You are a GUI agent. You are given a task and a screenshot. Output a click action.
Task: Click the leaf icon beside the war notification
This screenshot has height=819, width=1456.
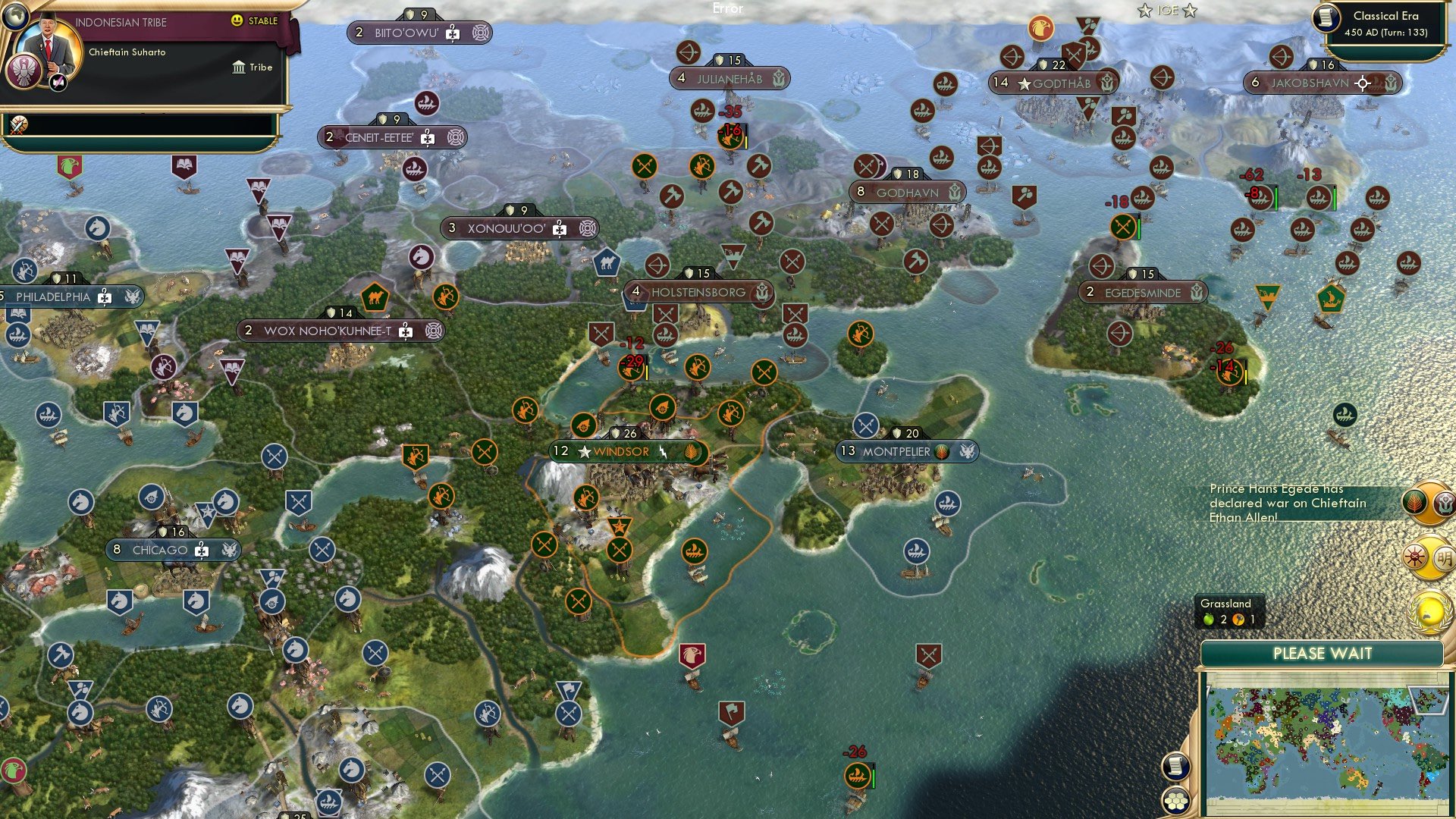(x=1415, y=502)
